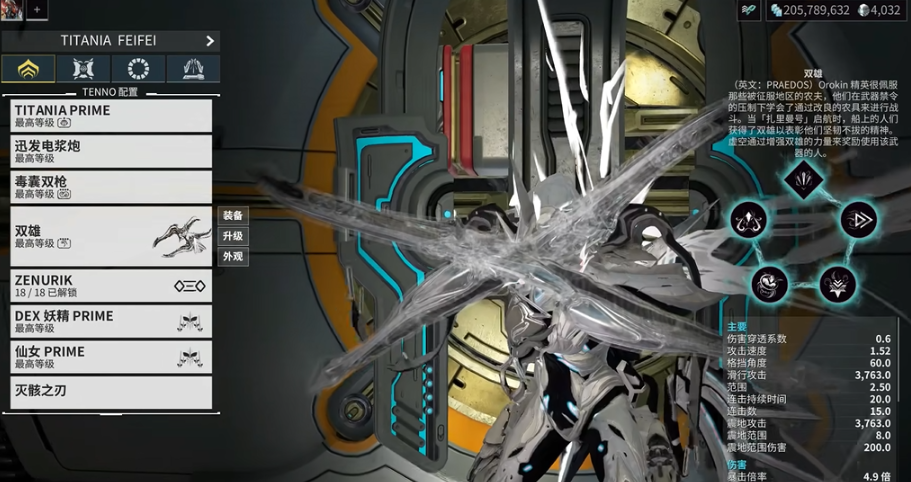Viewport: 911px width, 482px height.
Task: Switch to the cupped hands tab
Action: click(x=193, y=69)
